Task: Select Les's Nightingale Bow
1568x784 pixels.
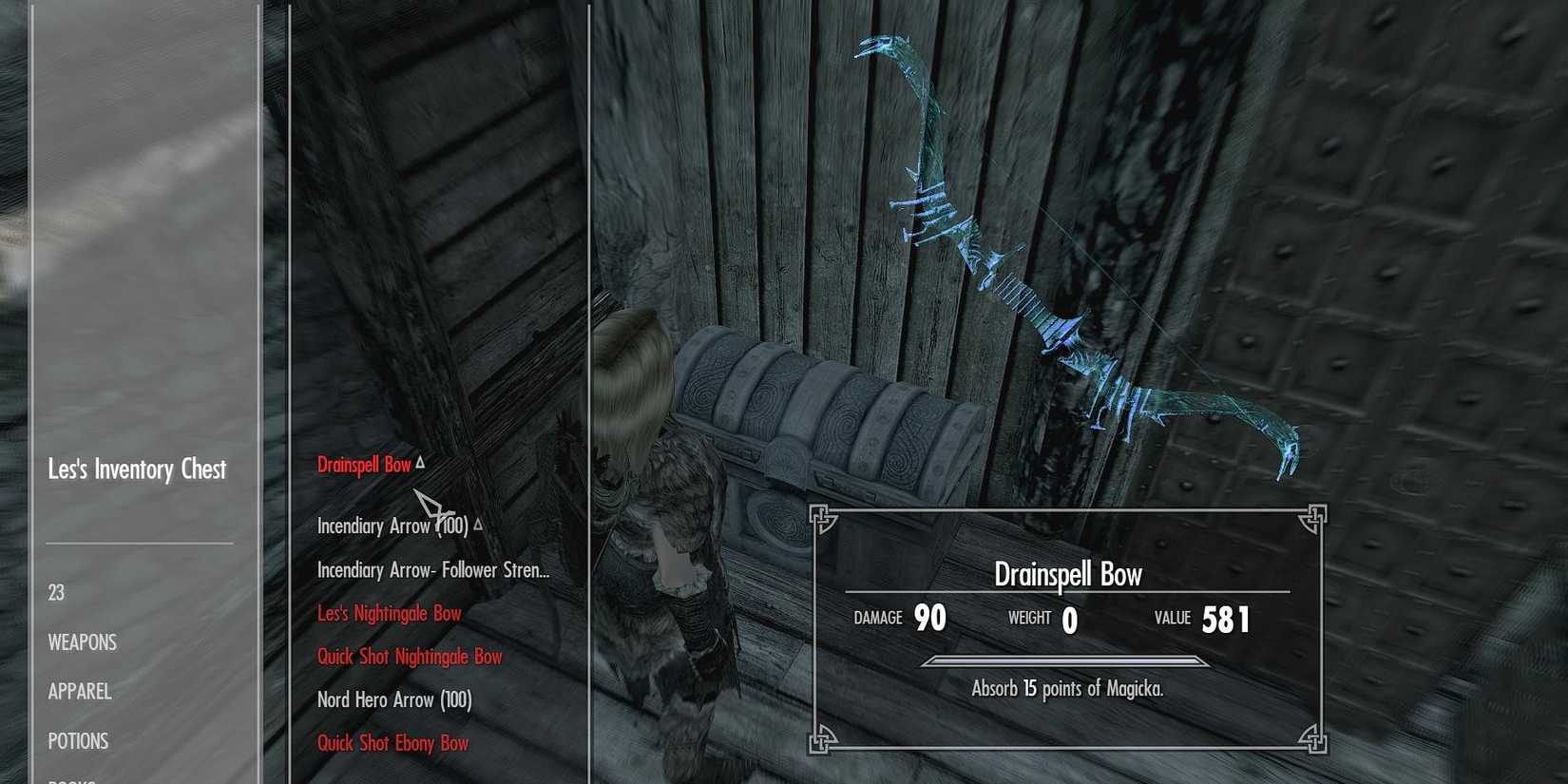Action: pos(390,613)
